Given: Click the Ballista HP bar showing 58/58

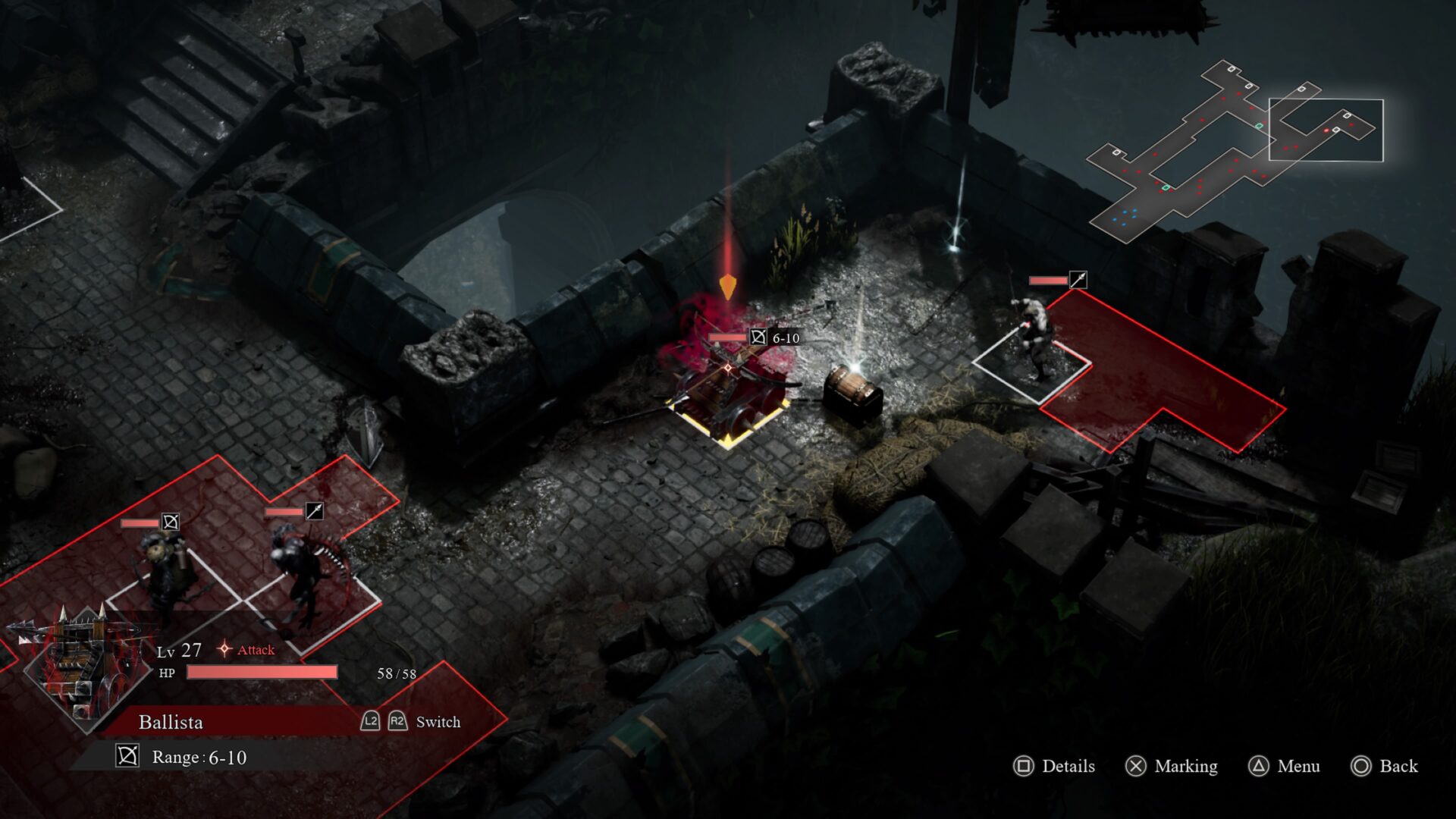Looking at the screenshot, I should coord(262,672).
